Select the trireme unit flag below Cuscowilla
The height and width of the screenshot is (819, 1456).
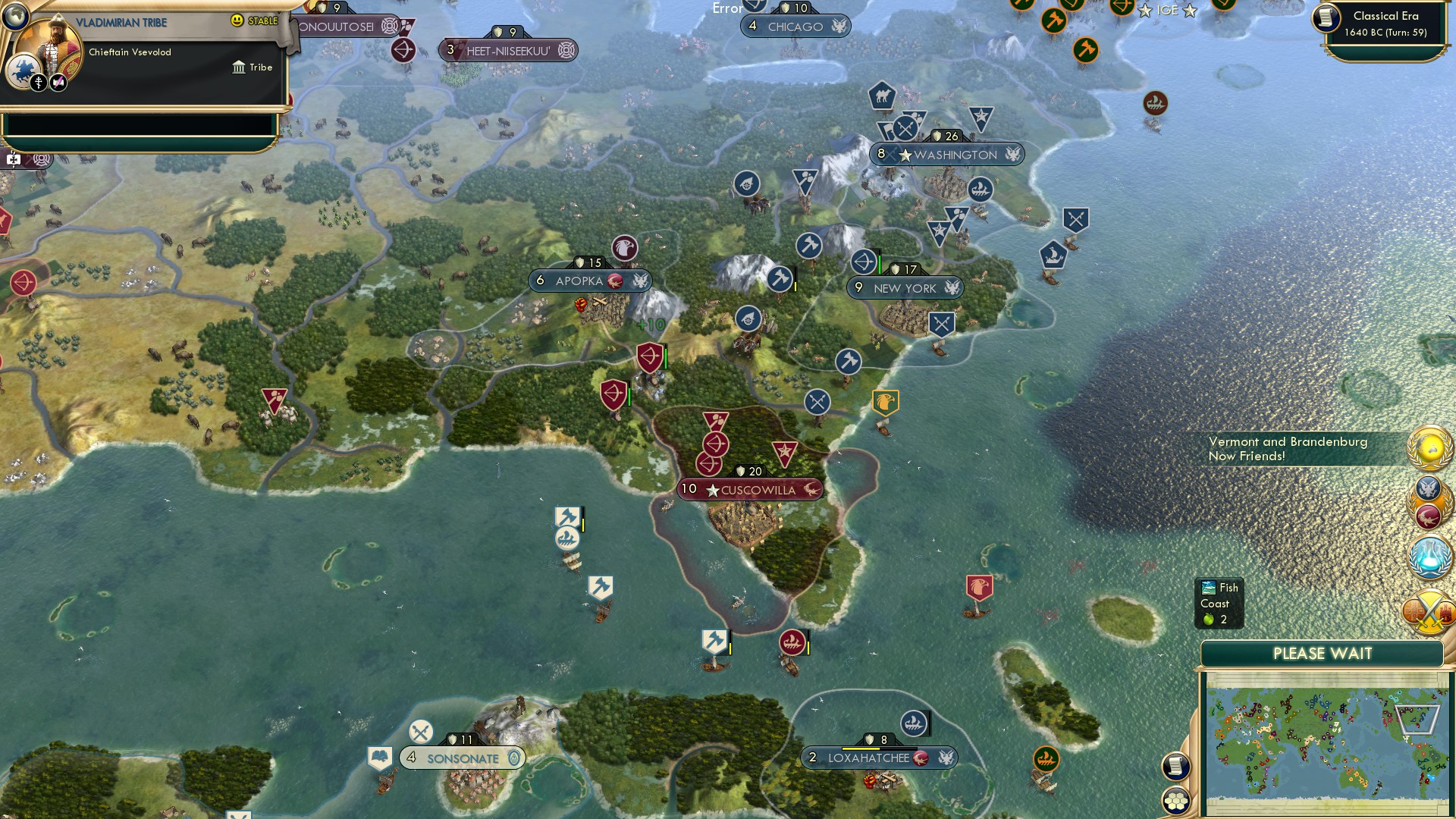coord(792,644)
